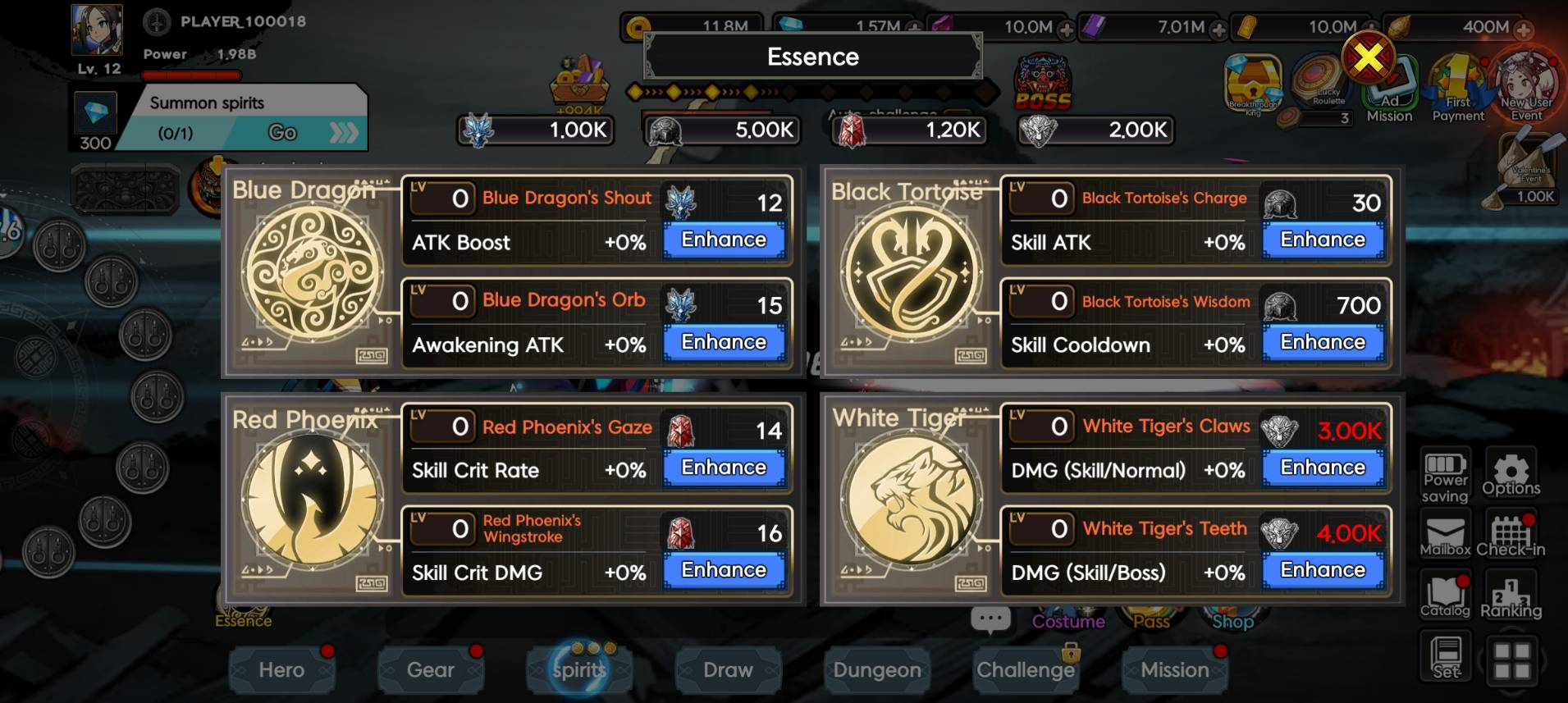Switch to the Gear tab
1568x703 pixels.
[431, 670]
